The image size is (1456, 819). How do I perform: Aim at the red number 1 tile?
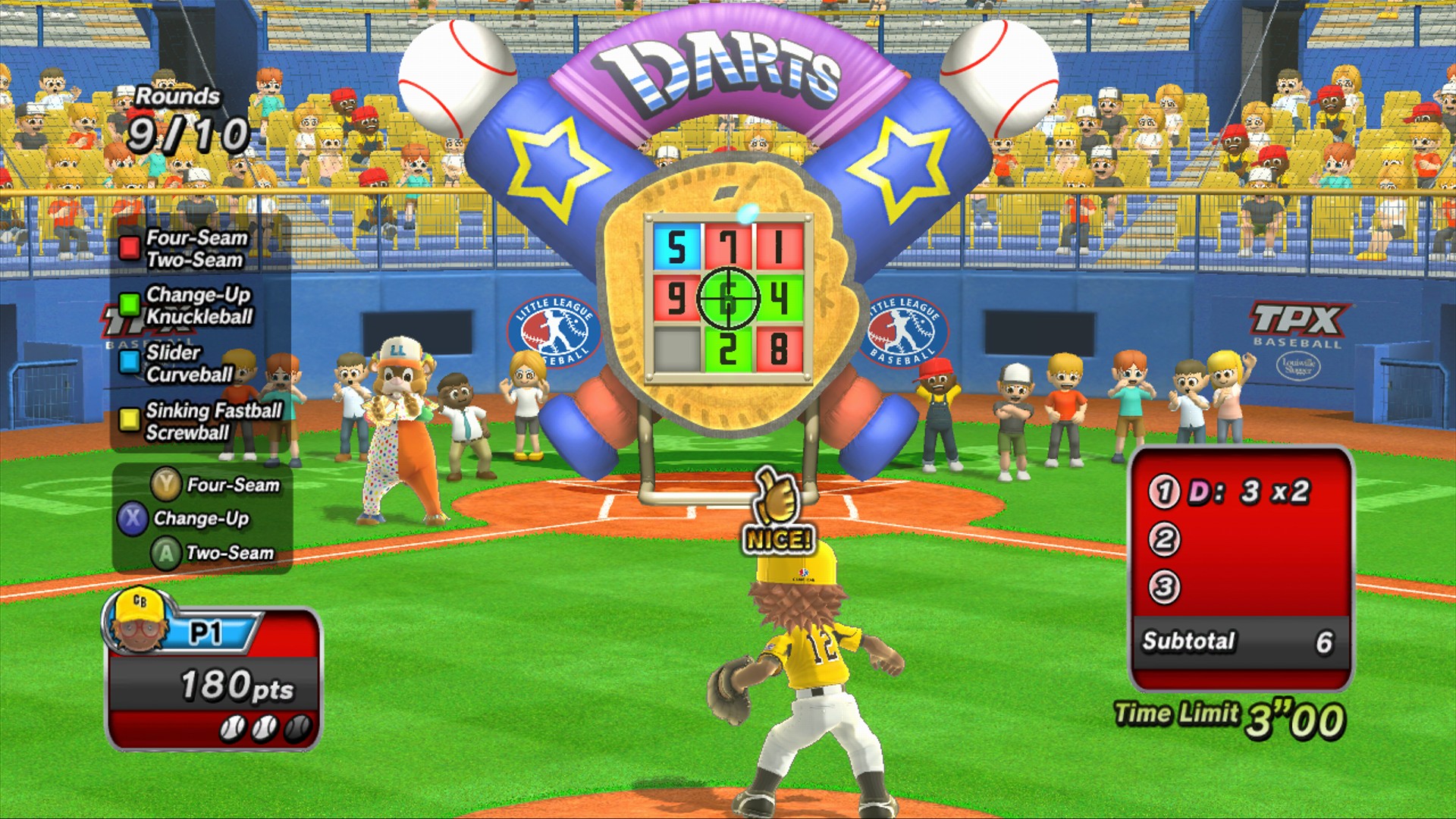779,247
